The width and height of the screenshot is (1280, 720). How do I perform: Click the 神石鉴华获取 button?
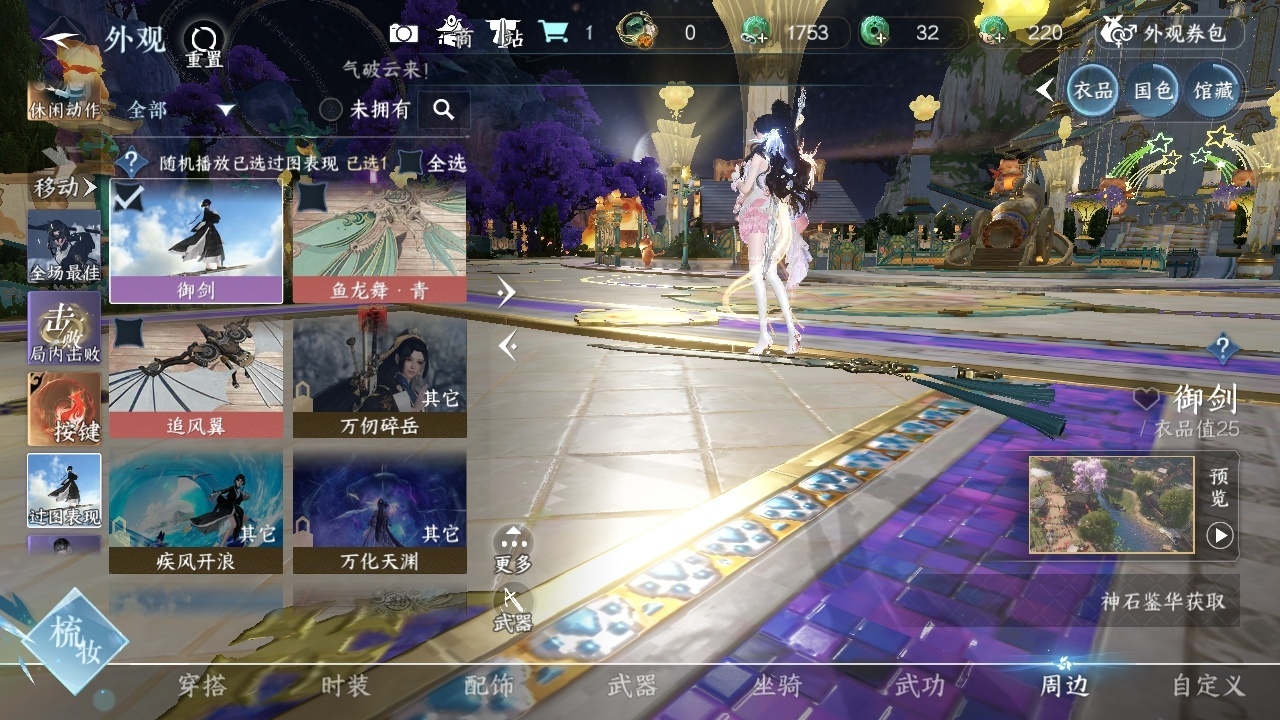[x=1163, y=602]
